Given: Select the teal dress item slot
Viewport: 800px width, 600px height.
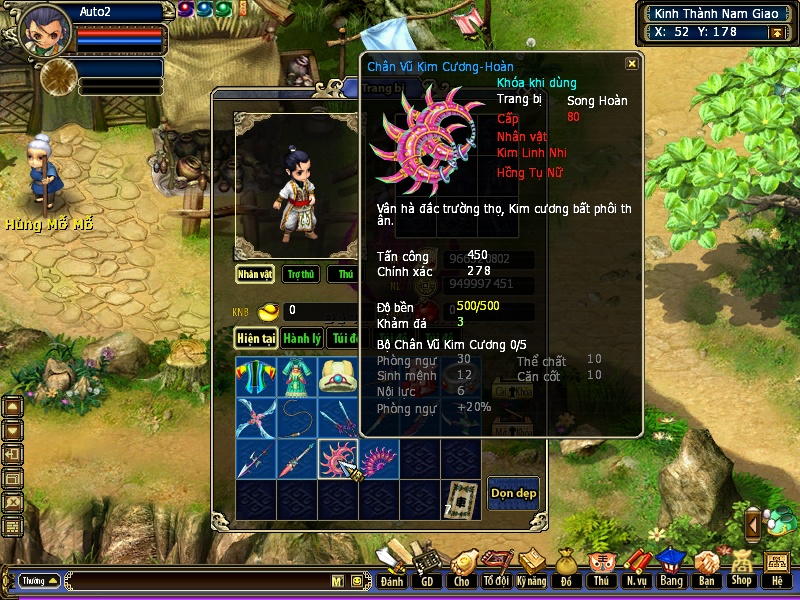Looking at the screenshot, I should click(x=297, y=377).
